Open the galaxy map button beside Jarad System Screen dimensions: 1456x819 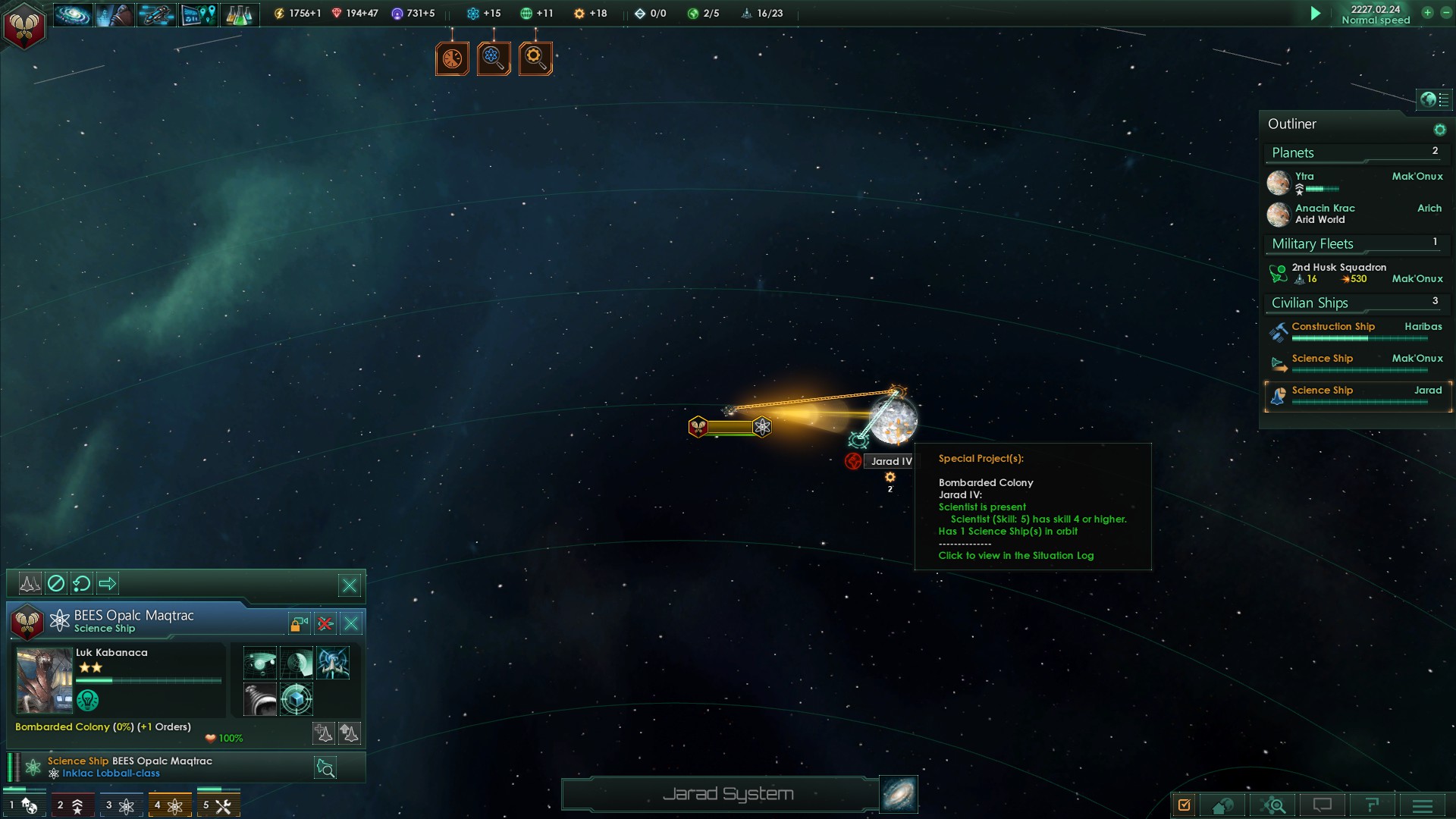899,794
